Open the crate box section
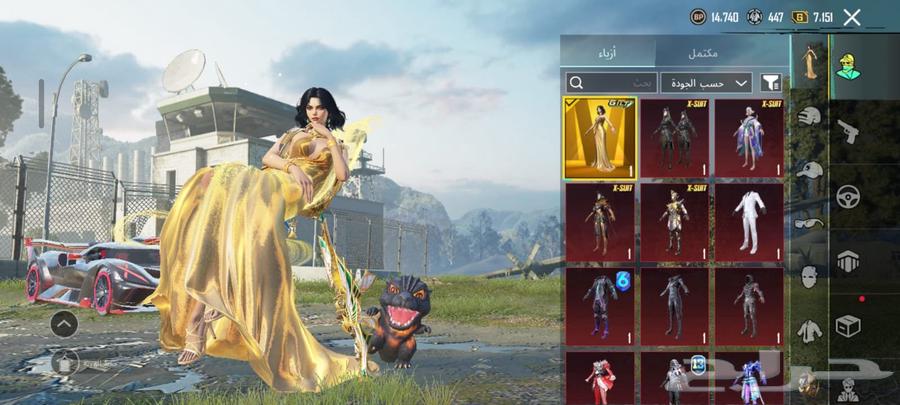This screenshot has height=405, width=900. pos(848,326)
